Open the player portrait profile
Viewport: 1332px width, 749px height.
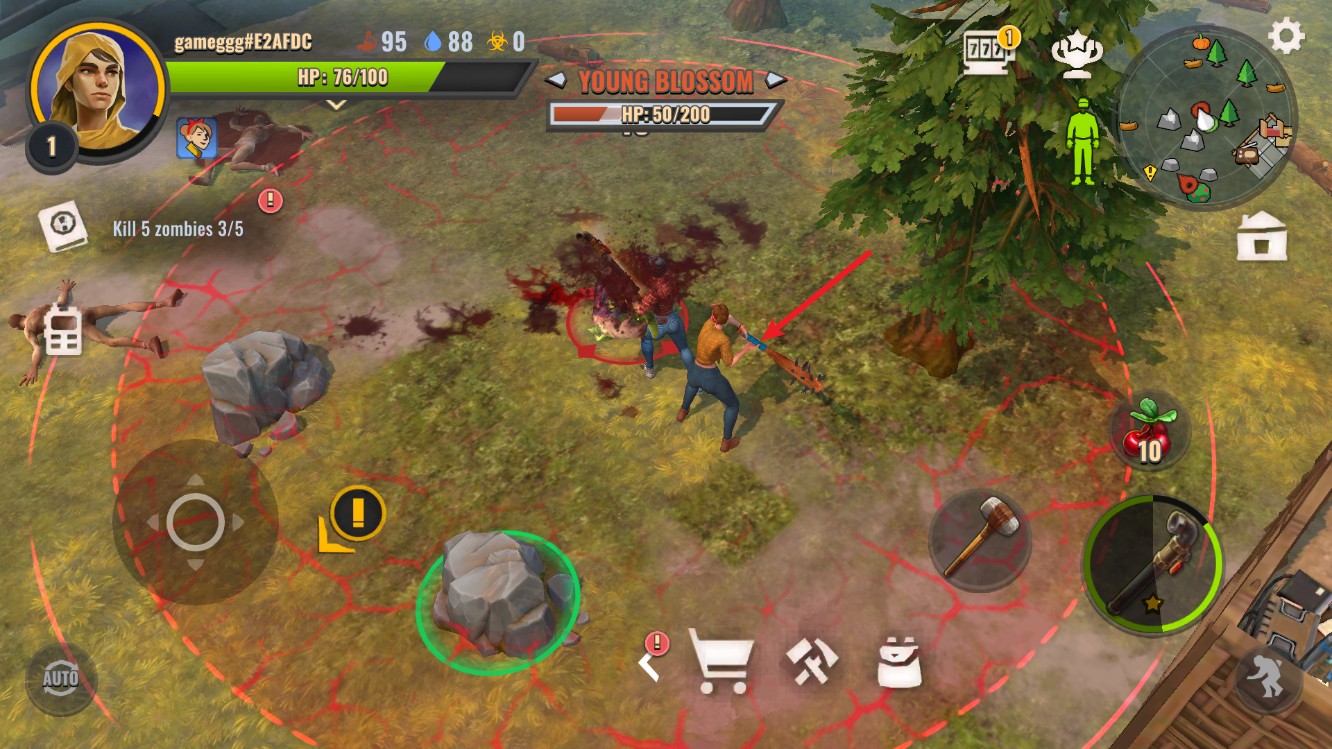[x=97, y=87]
